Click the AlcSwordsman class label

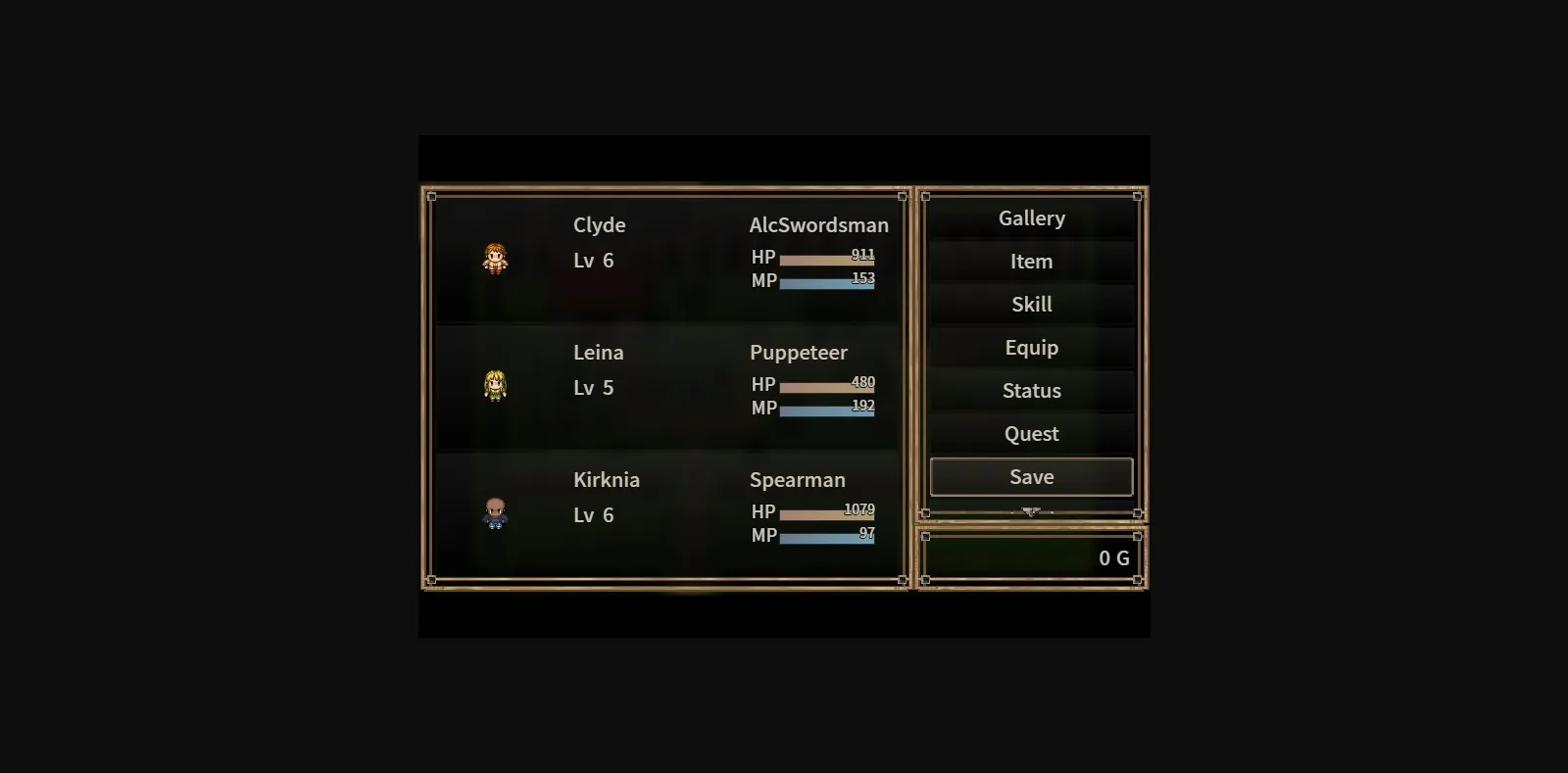tap(820, 224)
